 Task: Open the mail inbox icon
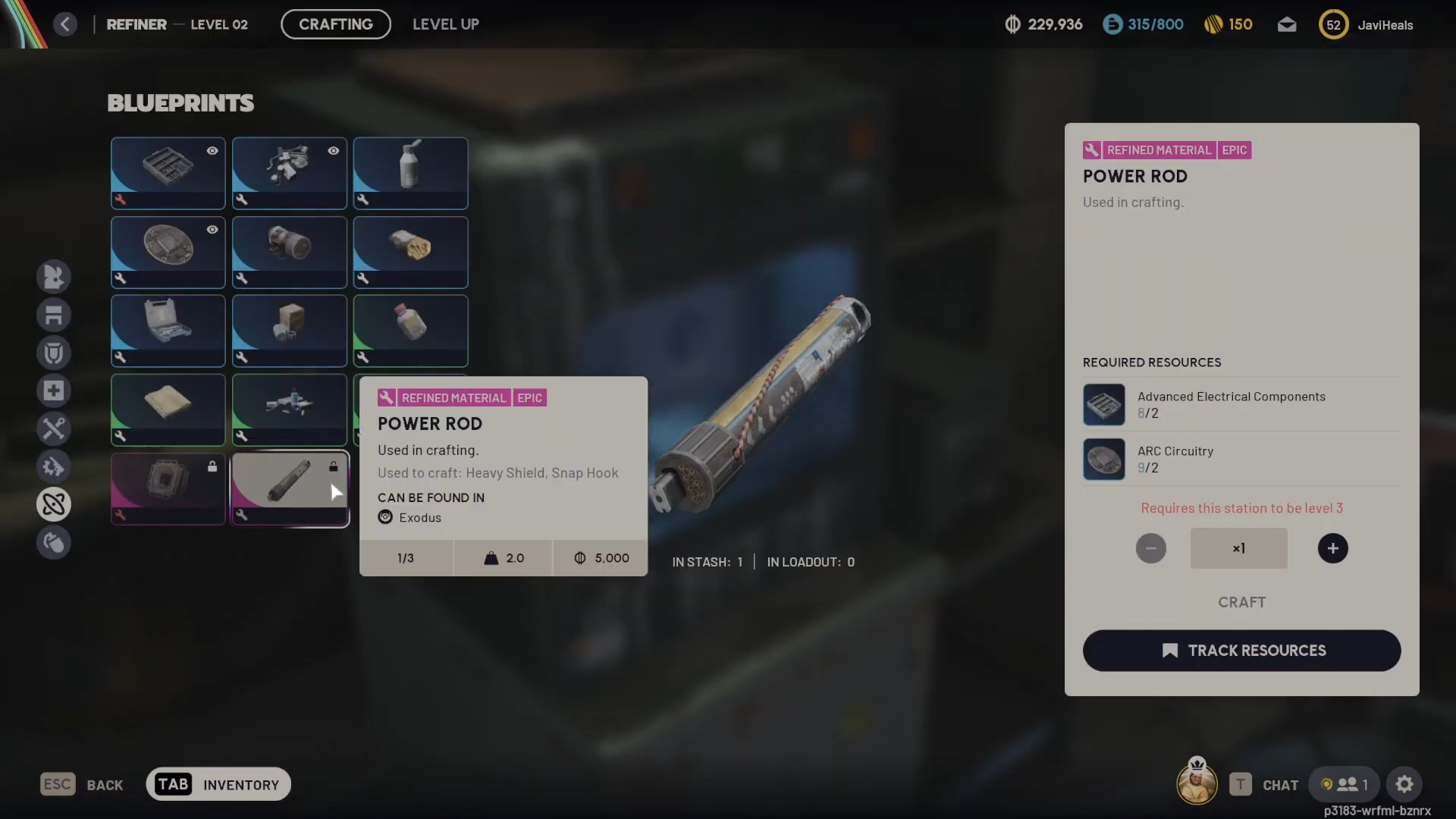(1286, 25)
